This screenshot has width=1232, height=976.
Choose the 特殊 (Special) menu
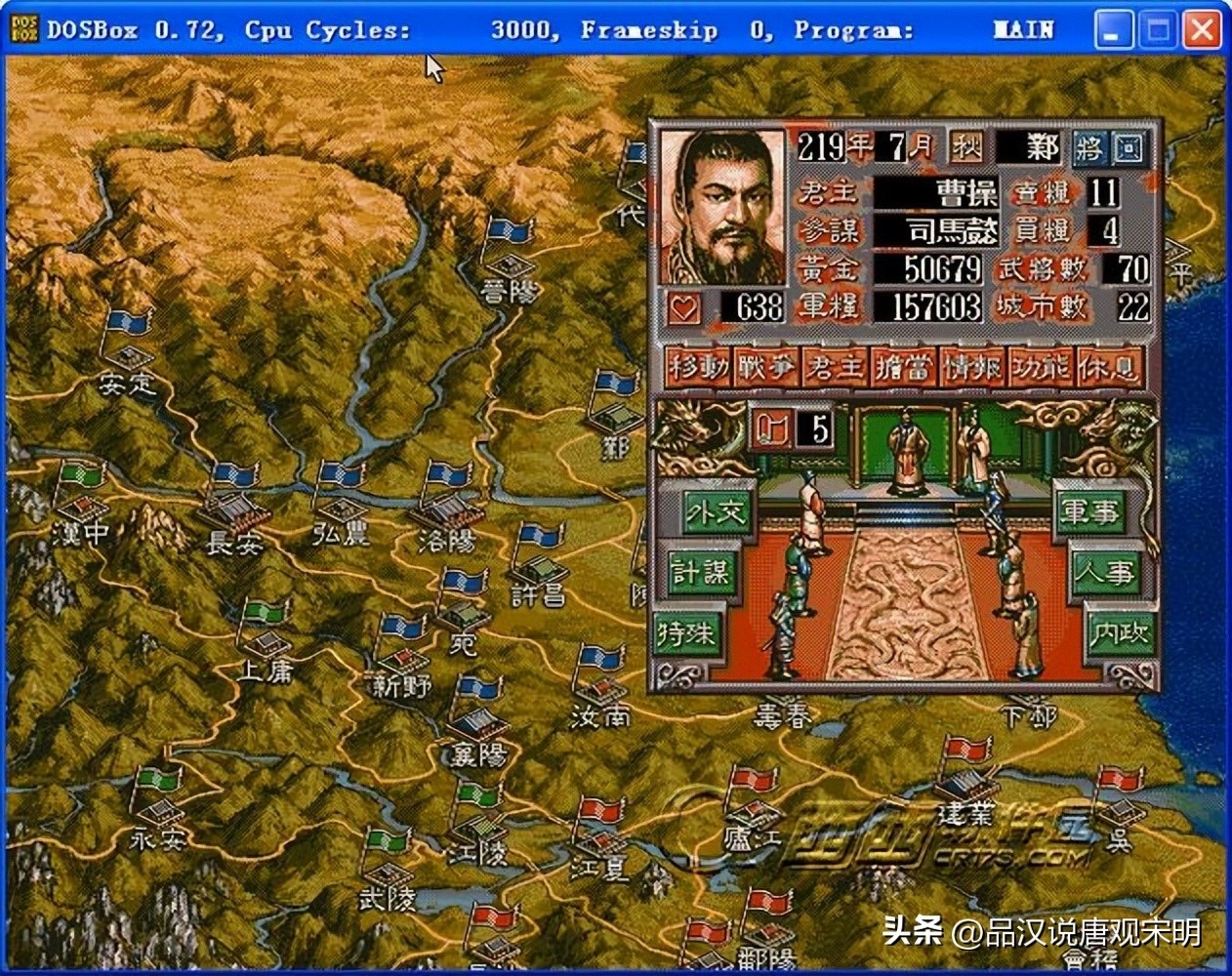coord(687,631)
